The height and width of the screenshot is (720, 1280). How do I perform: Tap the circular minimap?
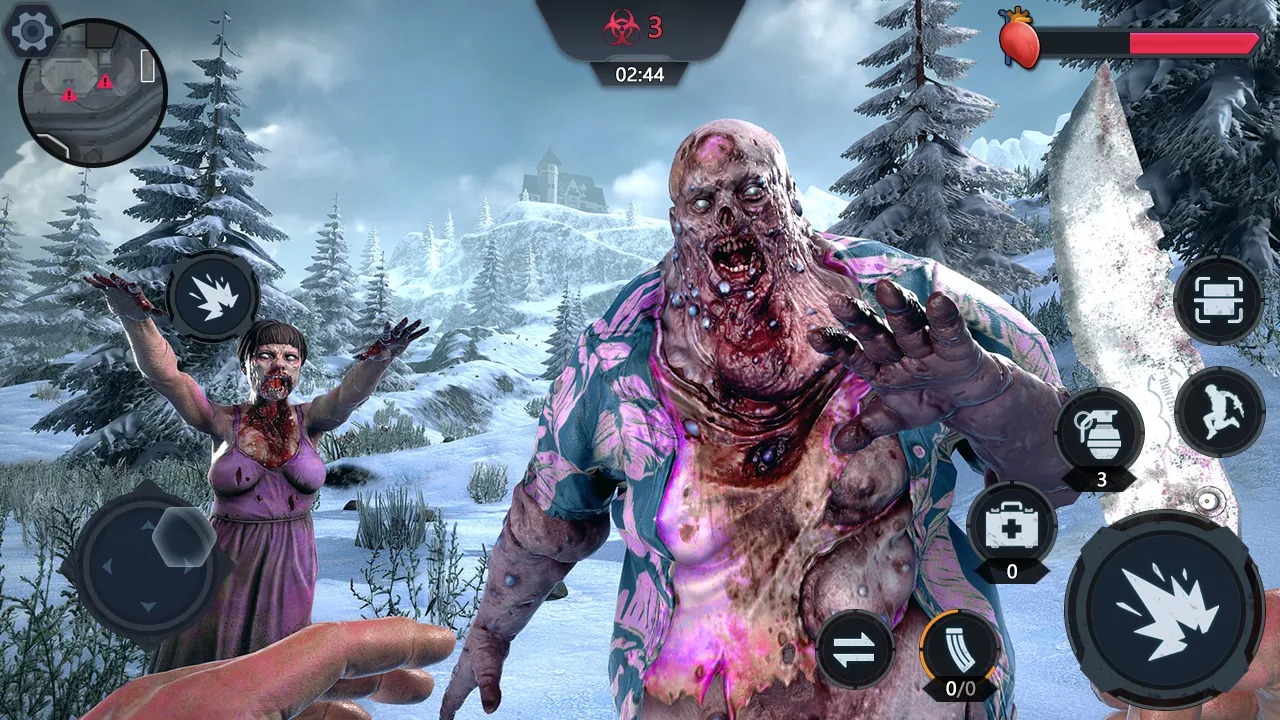[x=93, y=93]
